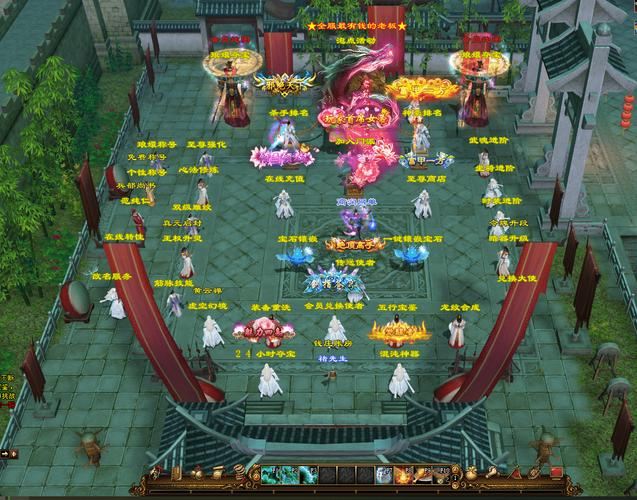Image resolution: width=637 pixels, height=500 pixels.
Task: Open the character menu helmet icon
Action: click(155, 472)
